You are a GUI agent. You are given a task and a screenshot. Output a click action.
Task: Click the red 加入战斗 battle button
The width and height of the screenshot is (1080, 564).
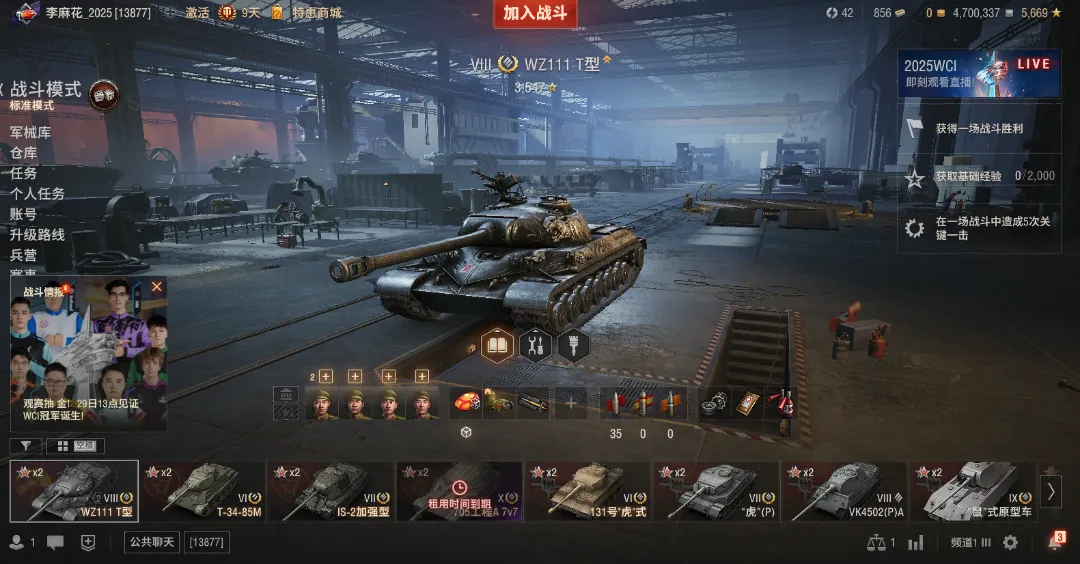coord(535,13)
